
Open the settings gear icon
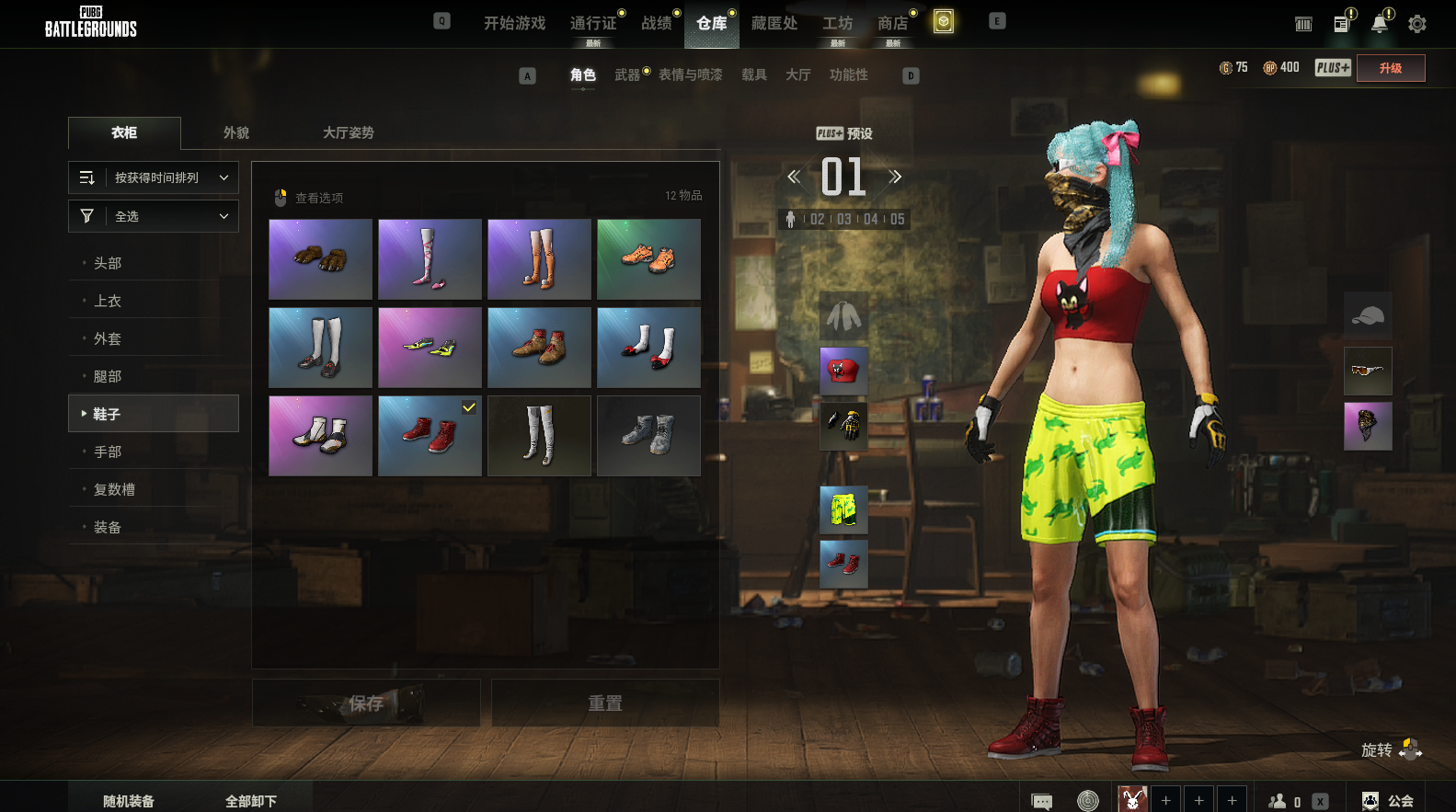coord(1417,24)
